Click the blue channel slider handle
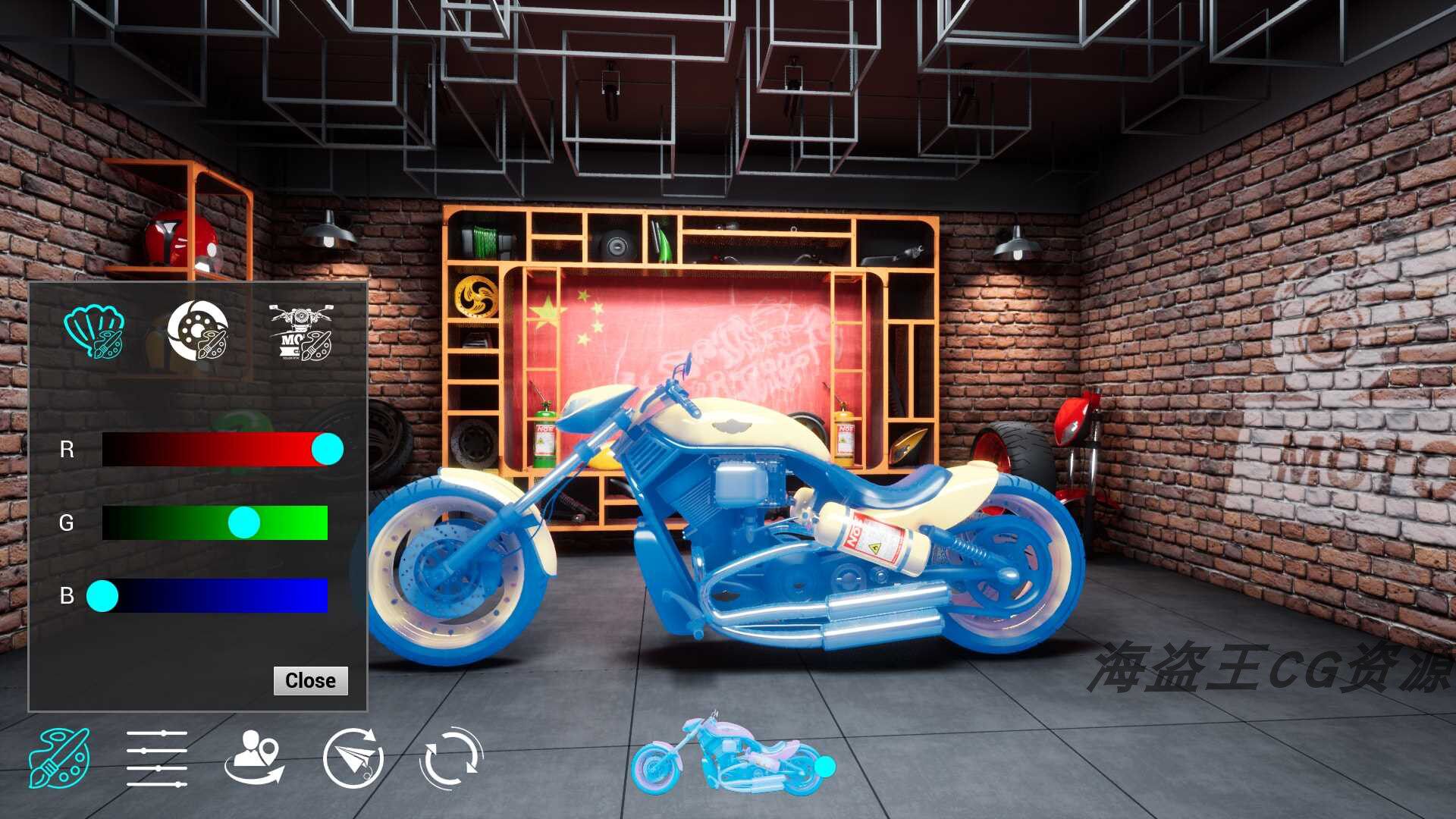 point(102,596)
